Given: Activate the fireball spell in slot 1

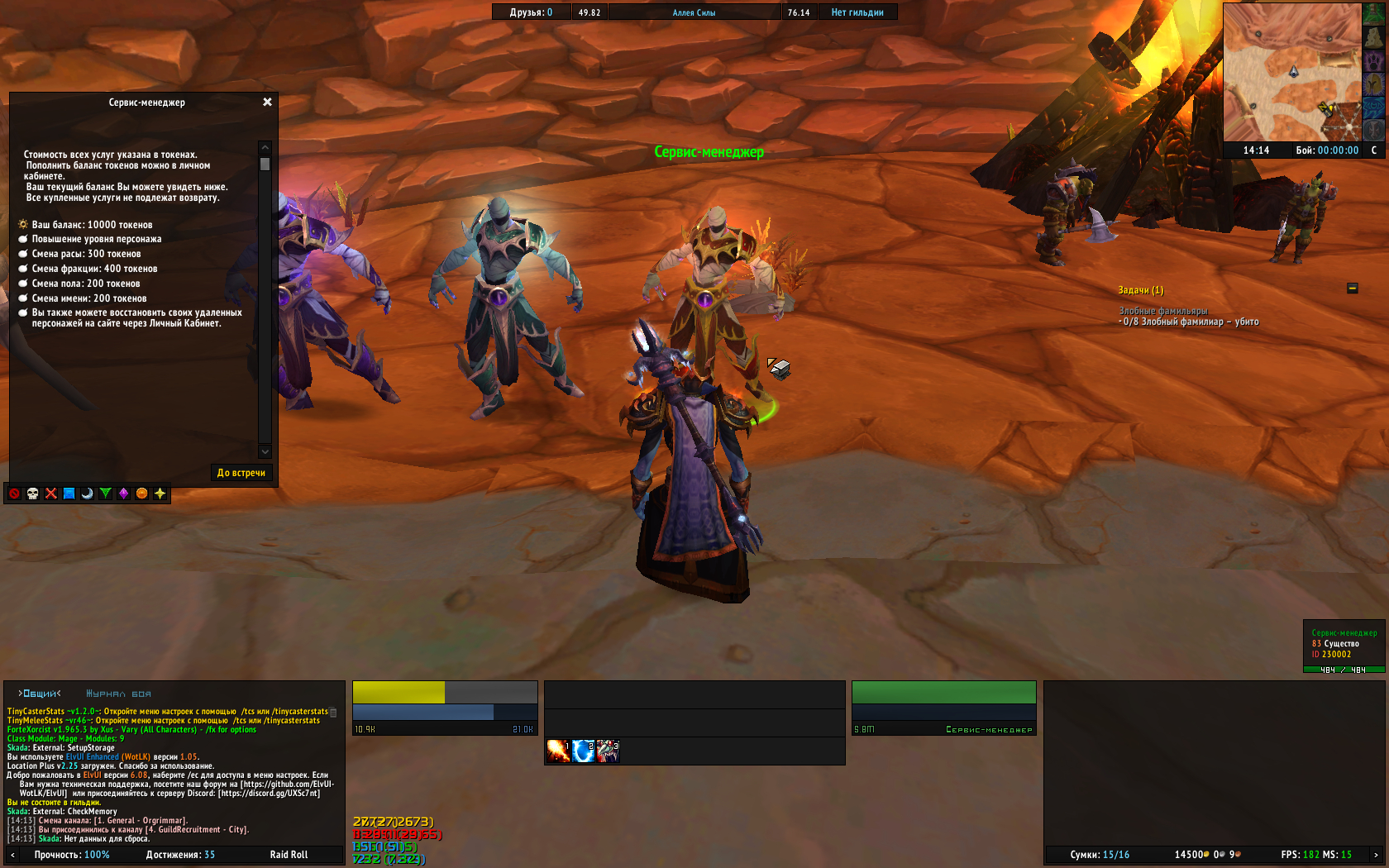Looking at the screenshot, I should pyautogui.click(x=558, y=751).
